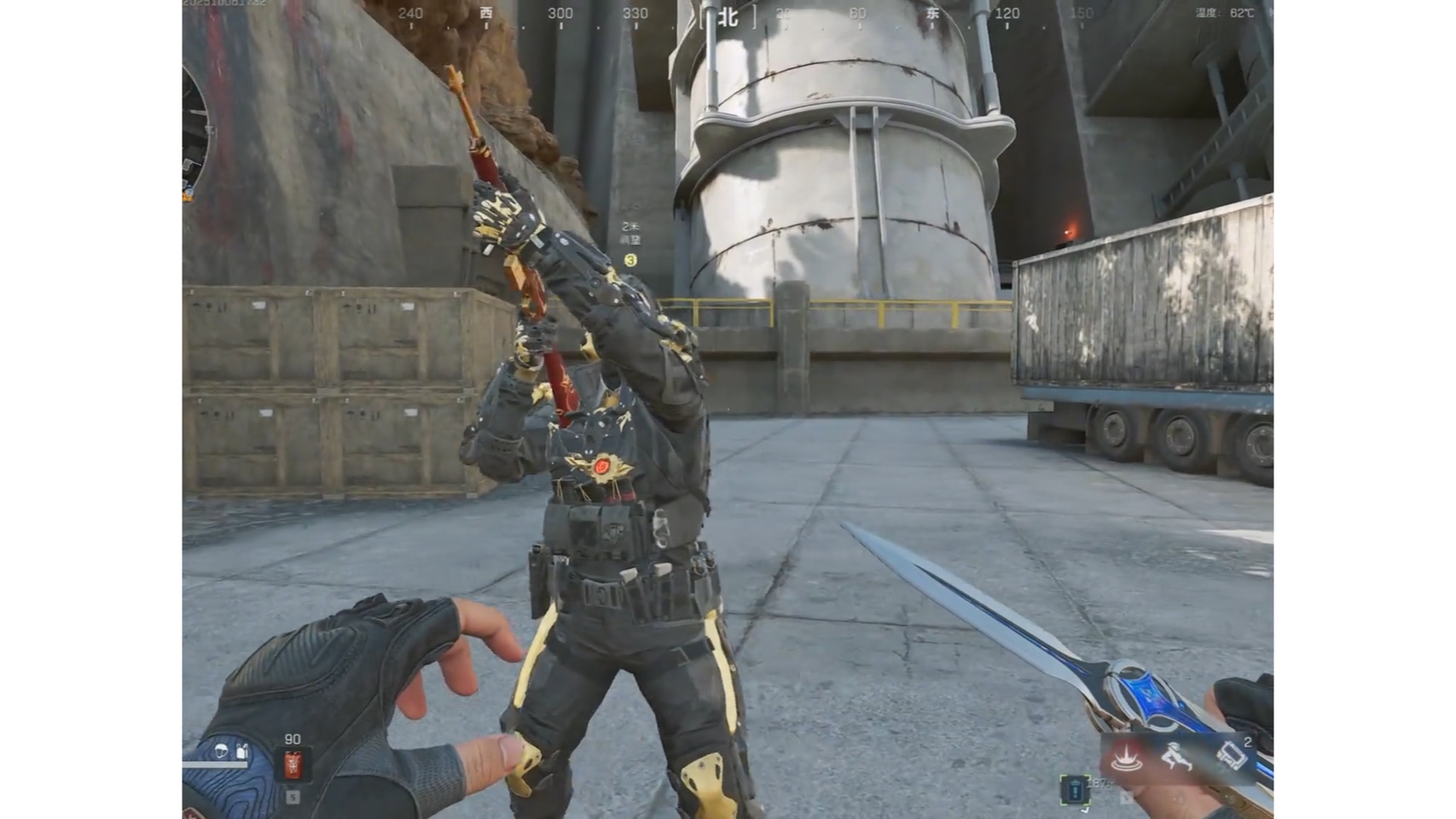Trigger the sprinting figure skill icon

(1178, 757)
